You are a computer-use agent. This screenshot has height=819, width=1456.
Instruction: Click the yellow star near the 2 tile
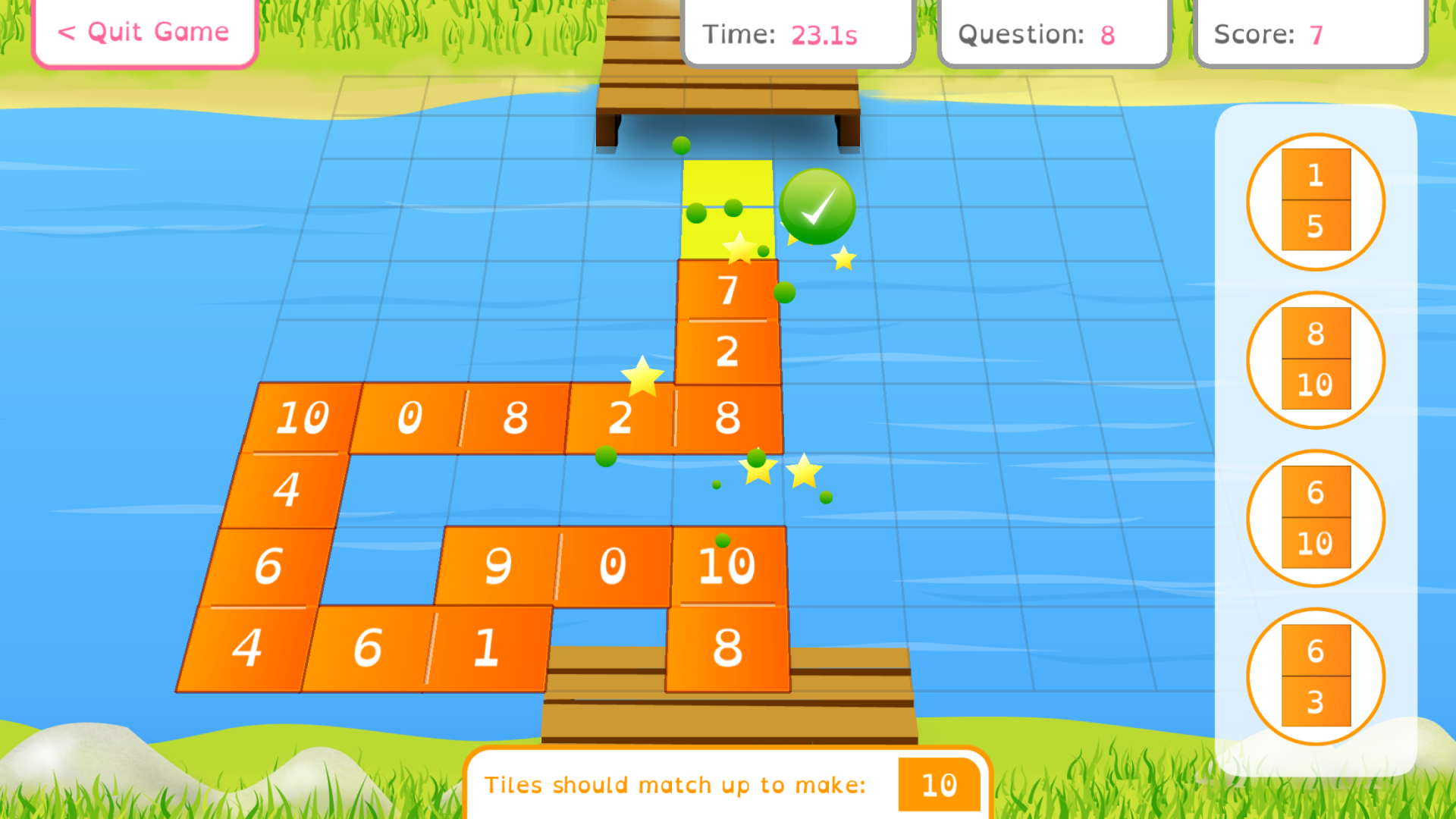coord(644,377)
